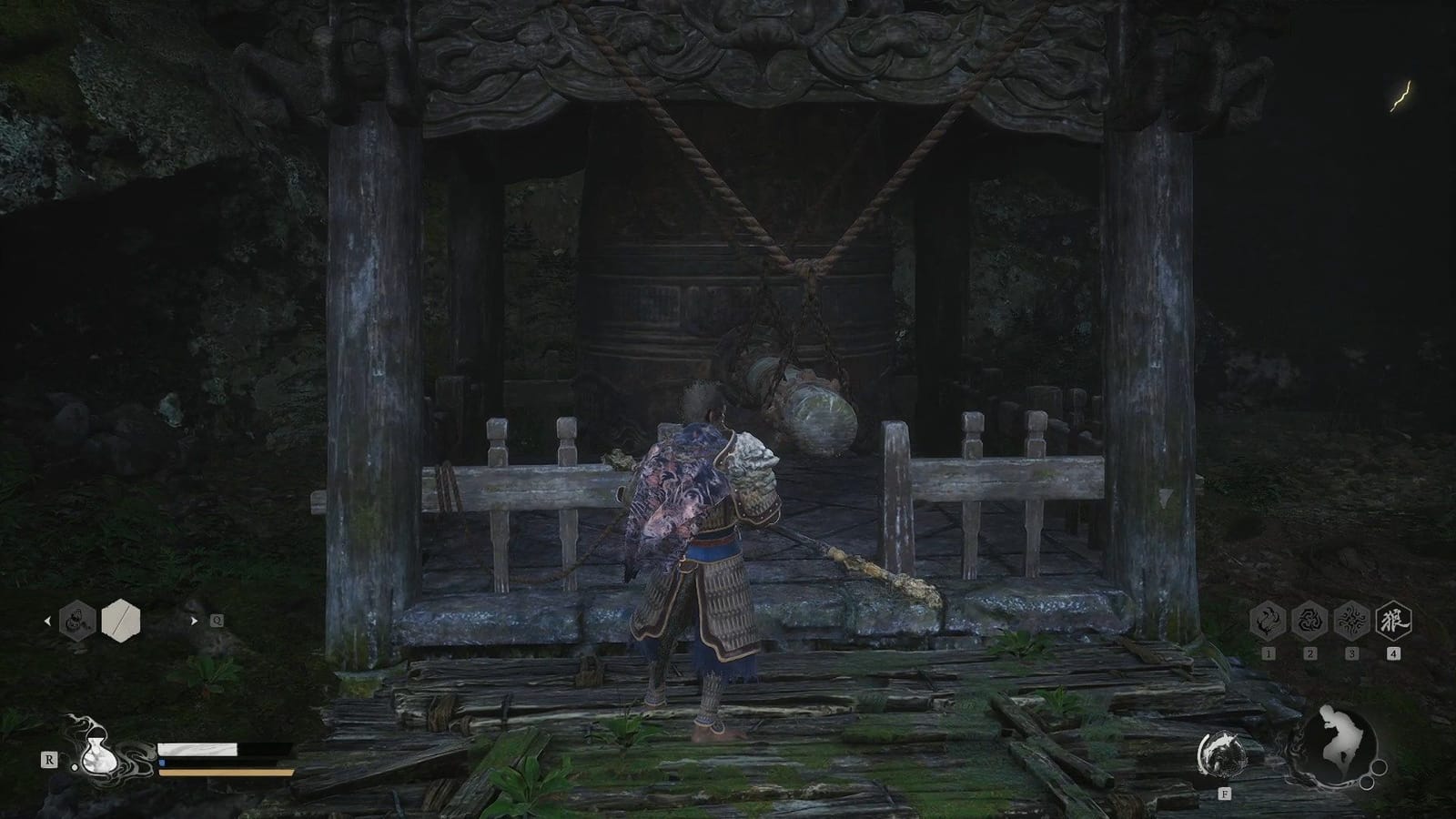The width and height of the screenshot is (1456, 819).
Task: Click the white health bar
Action: (197, 748)
